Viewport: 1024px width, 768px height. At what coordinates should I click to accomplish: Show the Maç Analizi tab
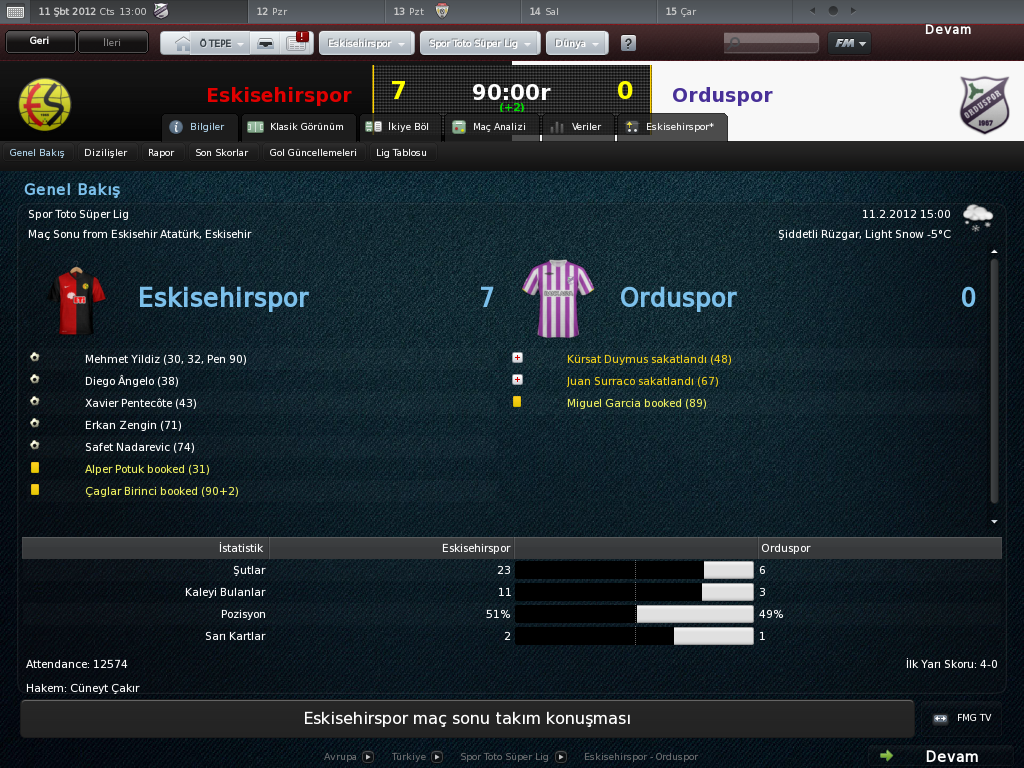[489, 127]
